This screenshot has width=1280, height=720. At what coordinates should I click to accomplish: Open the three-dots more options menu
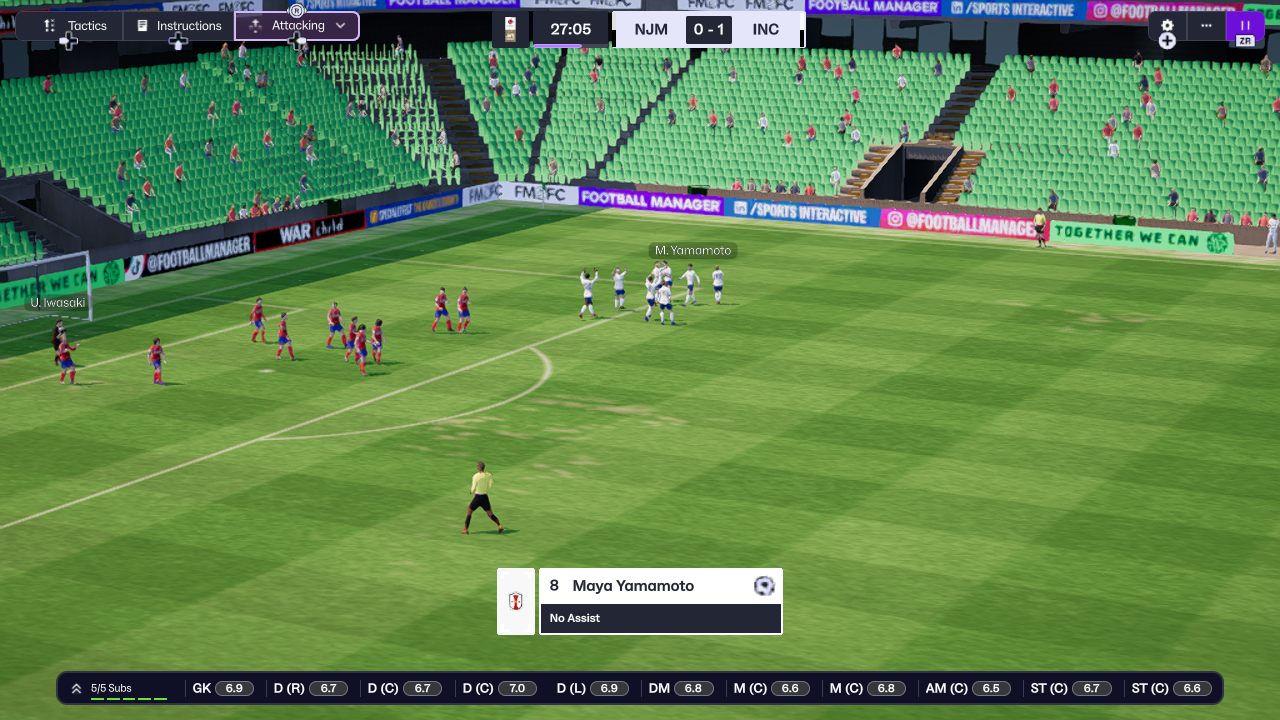coord(1206,26)
